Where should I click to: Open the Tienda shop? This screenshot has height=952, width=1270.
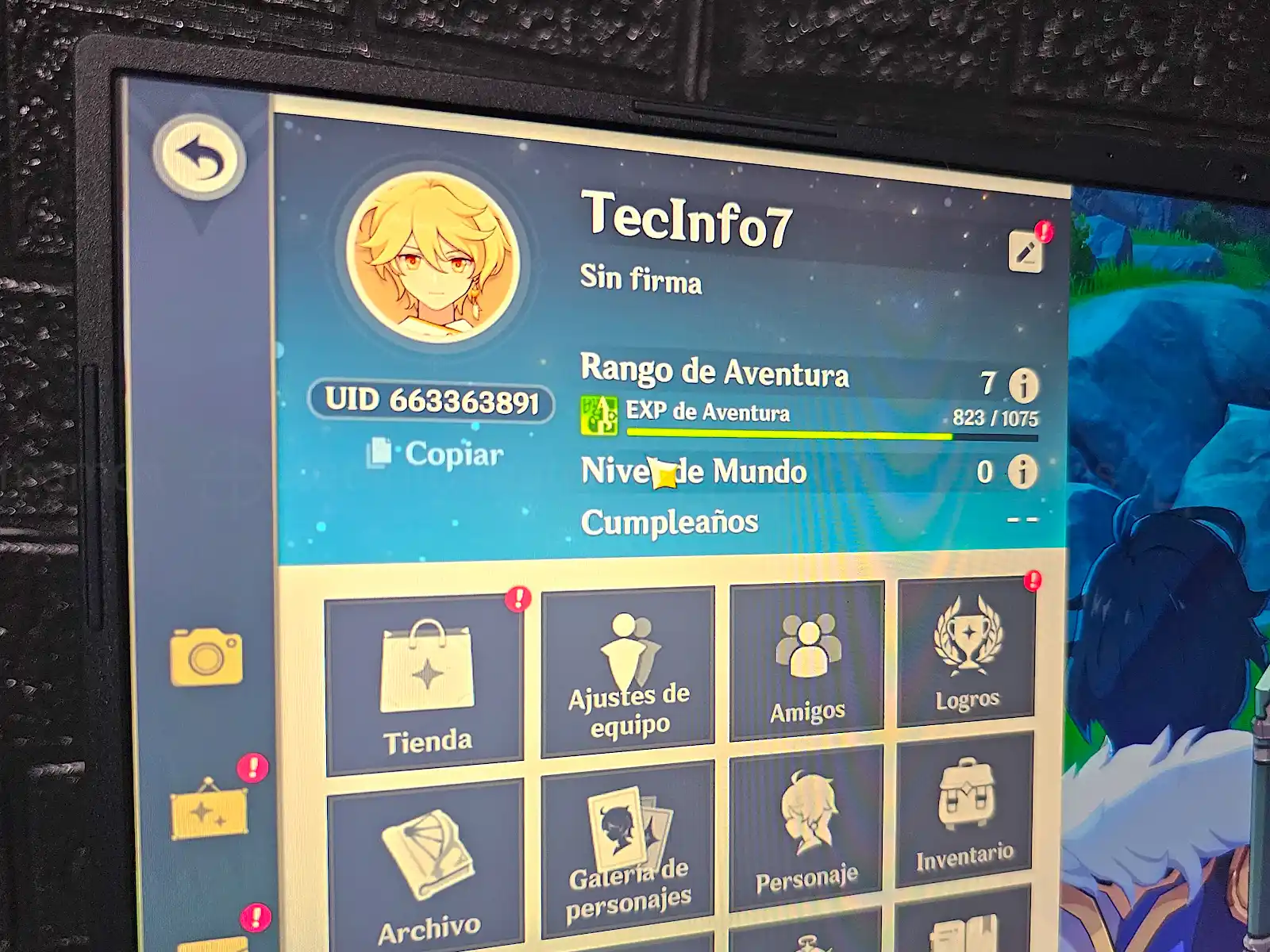click(425, 686)
